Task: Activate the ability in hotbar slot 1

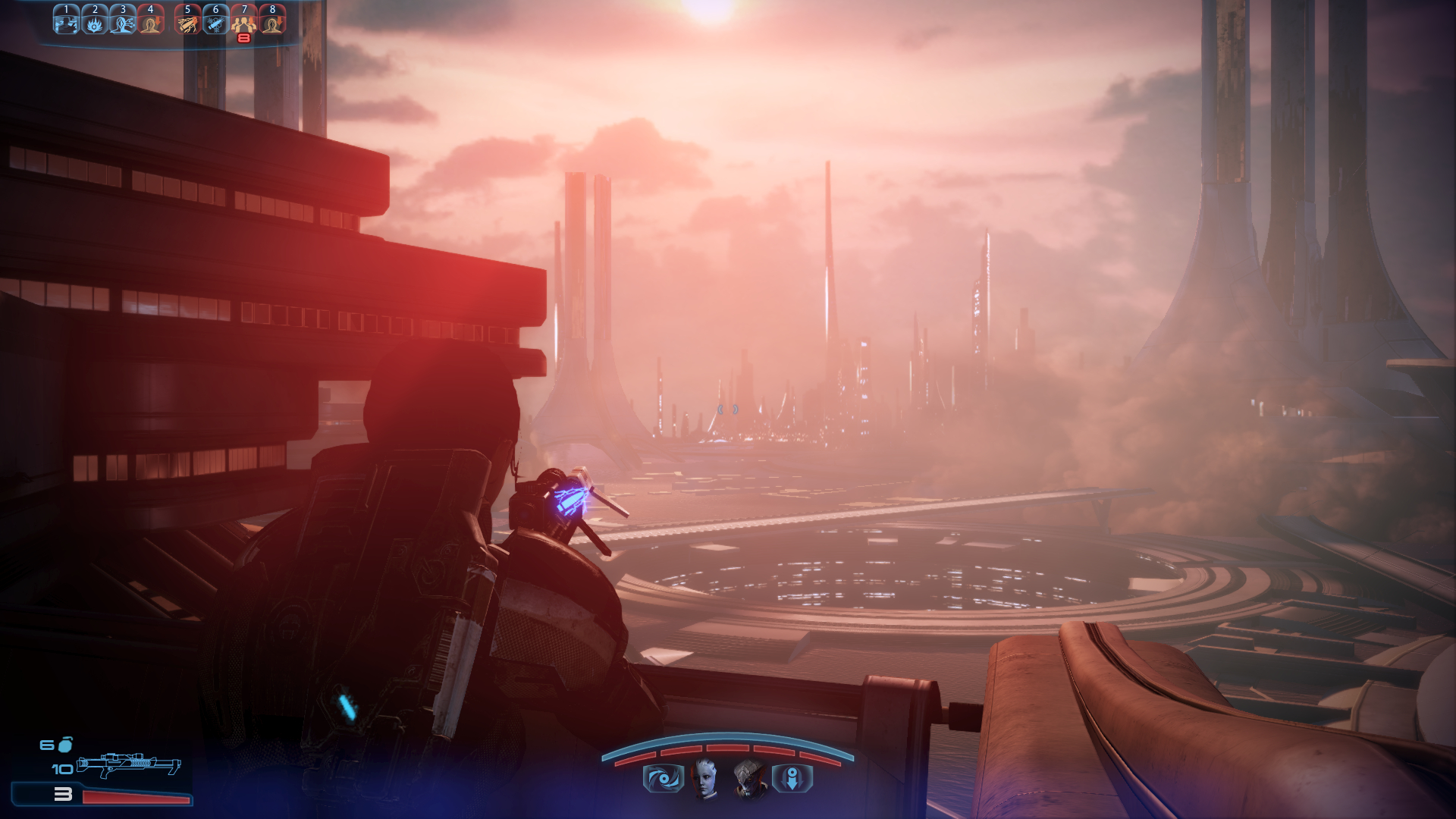Action: [x=66, y=20]
